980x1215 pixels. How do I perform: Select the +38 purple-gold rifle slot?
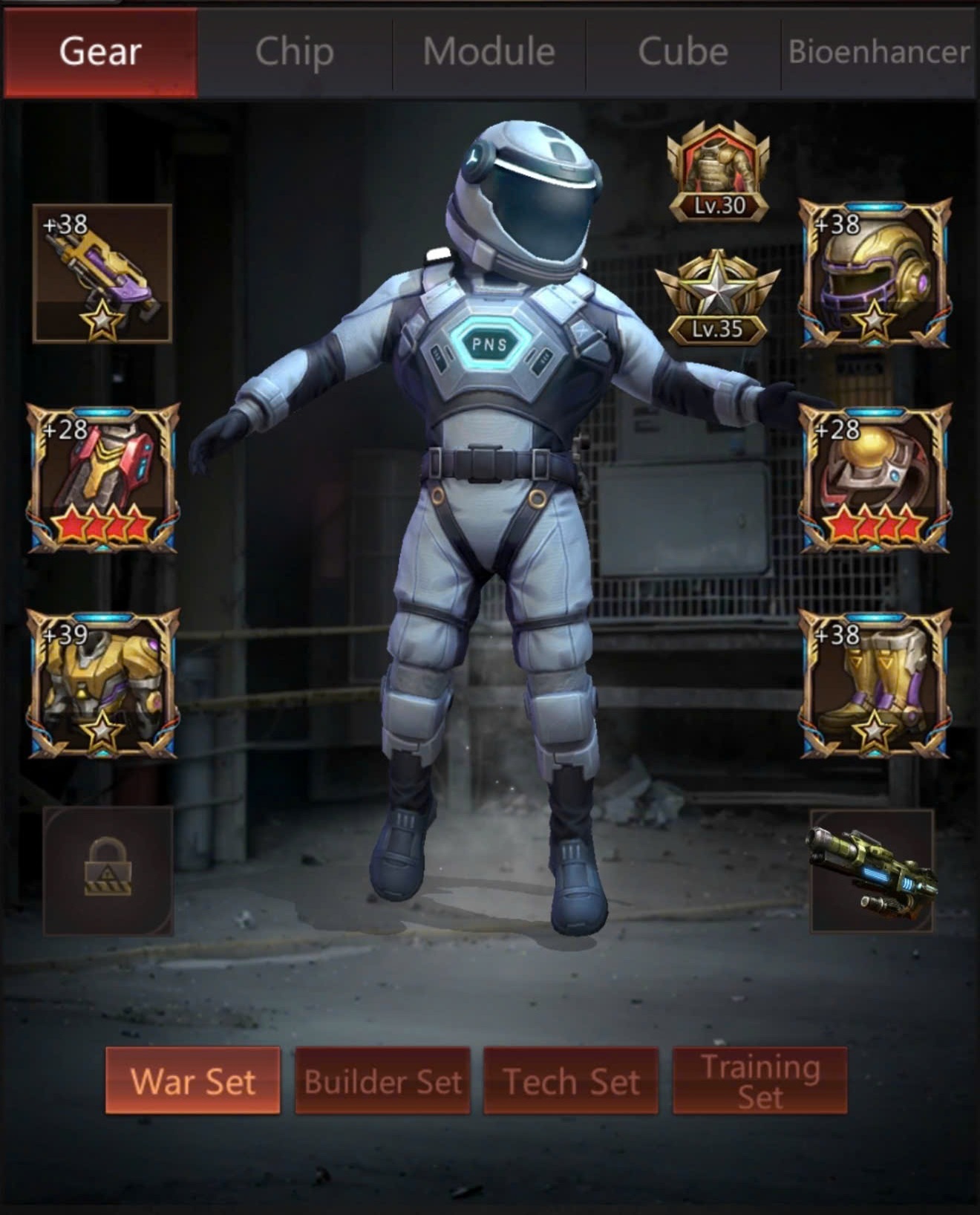pos(102,273)
